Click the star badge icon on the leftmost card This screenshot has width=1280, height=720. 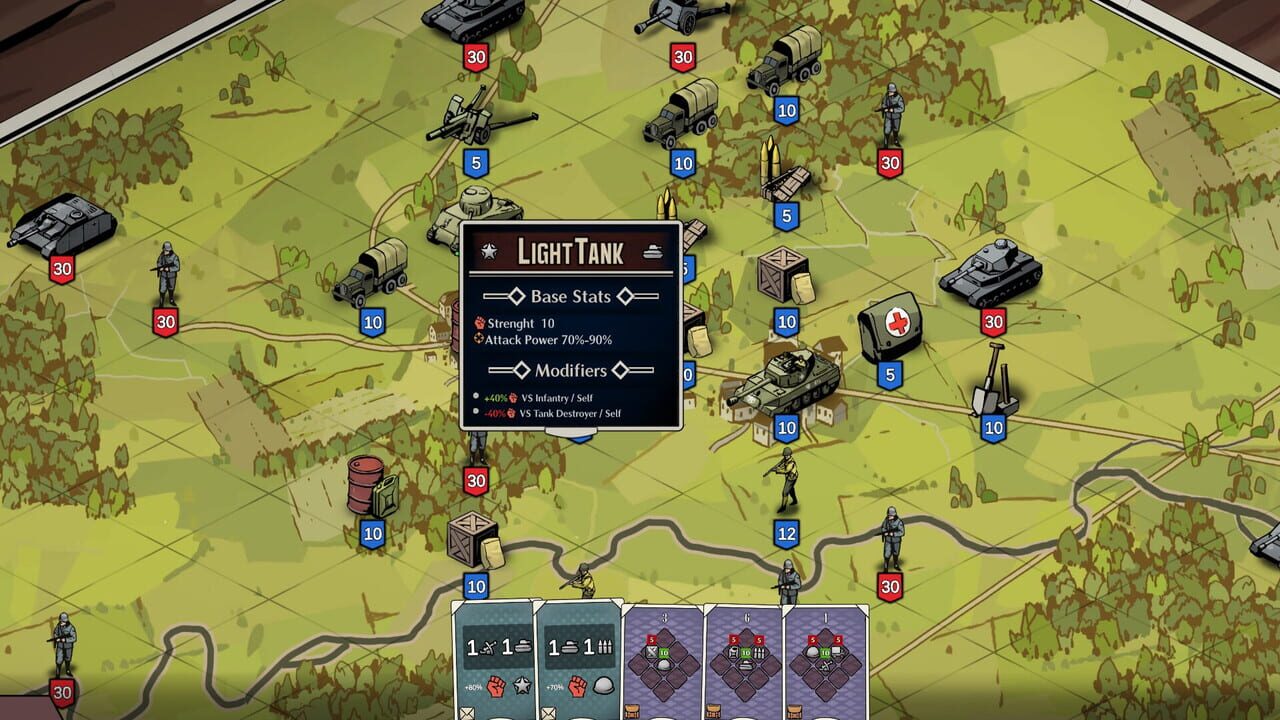[x=522, y=687]
